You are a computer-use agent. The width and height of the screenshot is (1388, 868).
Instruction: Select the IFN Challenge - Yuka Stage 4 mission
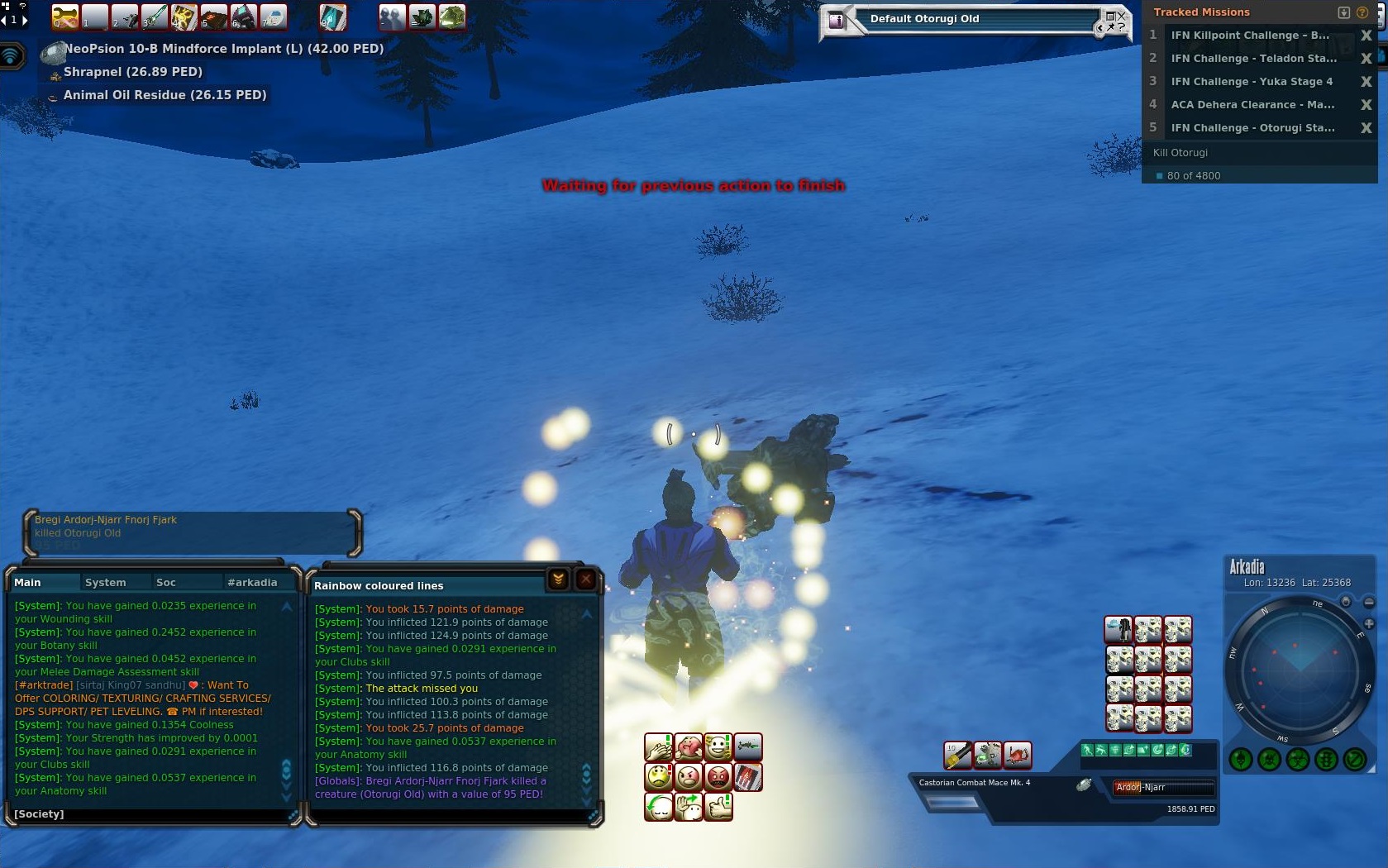(1252, 82)
